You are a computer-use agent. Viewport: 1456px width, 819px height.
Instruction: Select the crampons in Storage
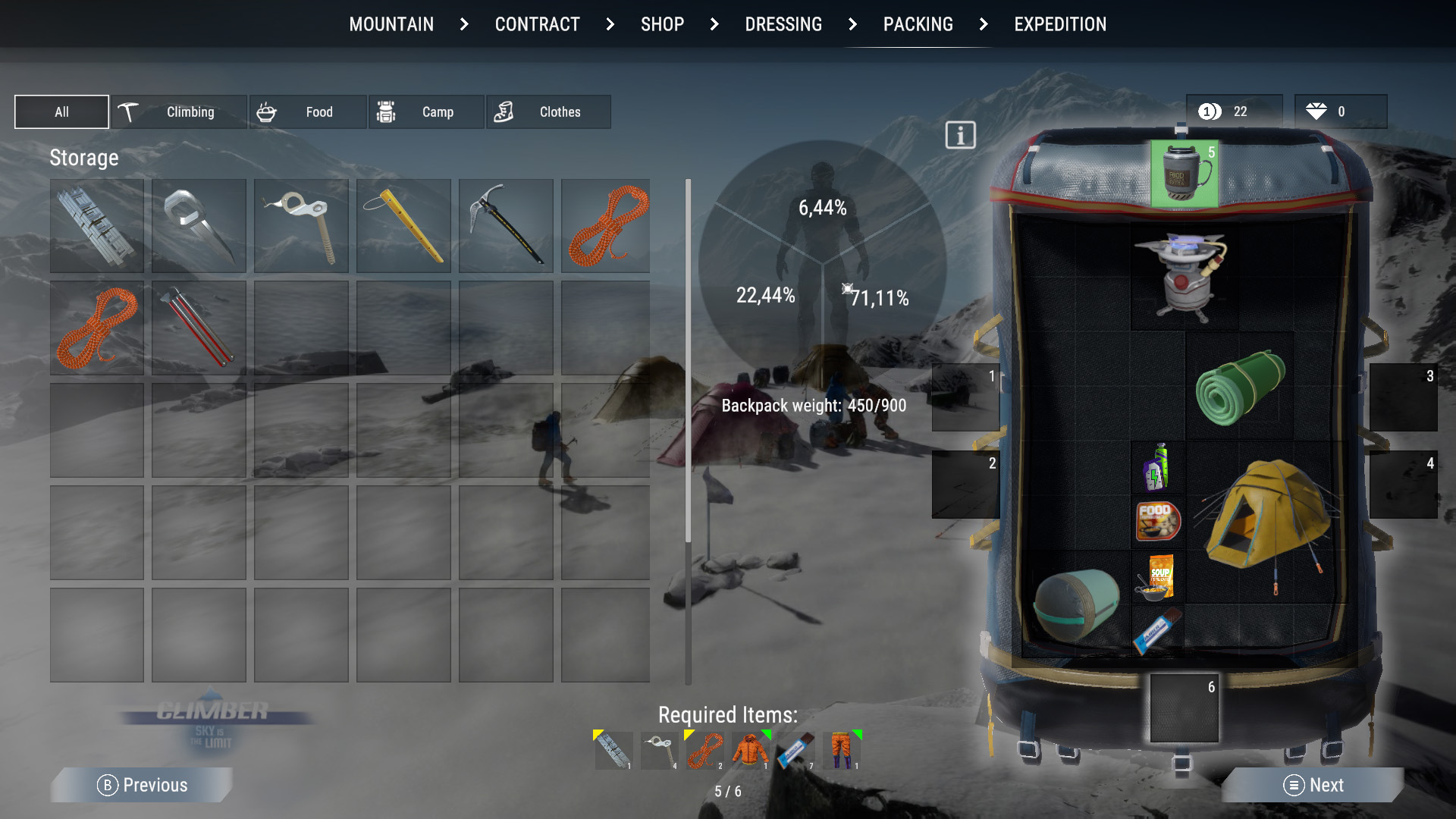(x=198, y=225)
